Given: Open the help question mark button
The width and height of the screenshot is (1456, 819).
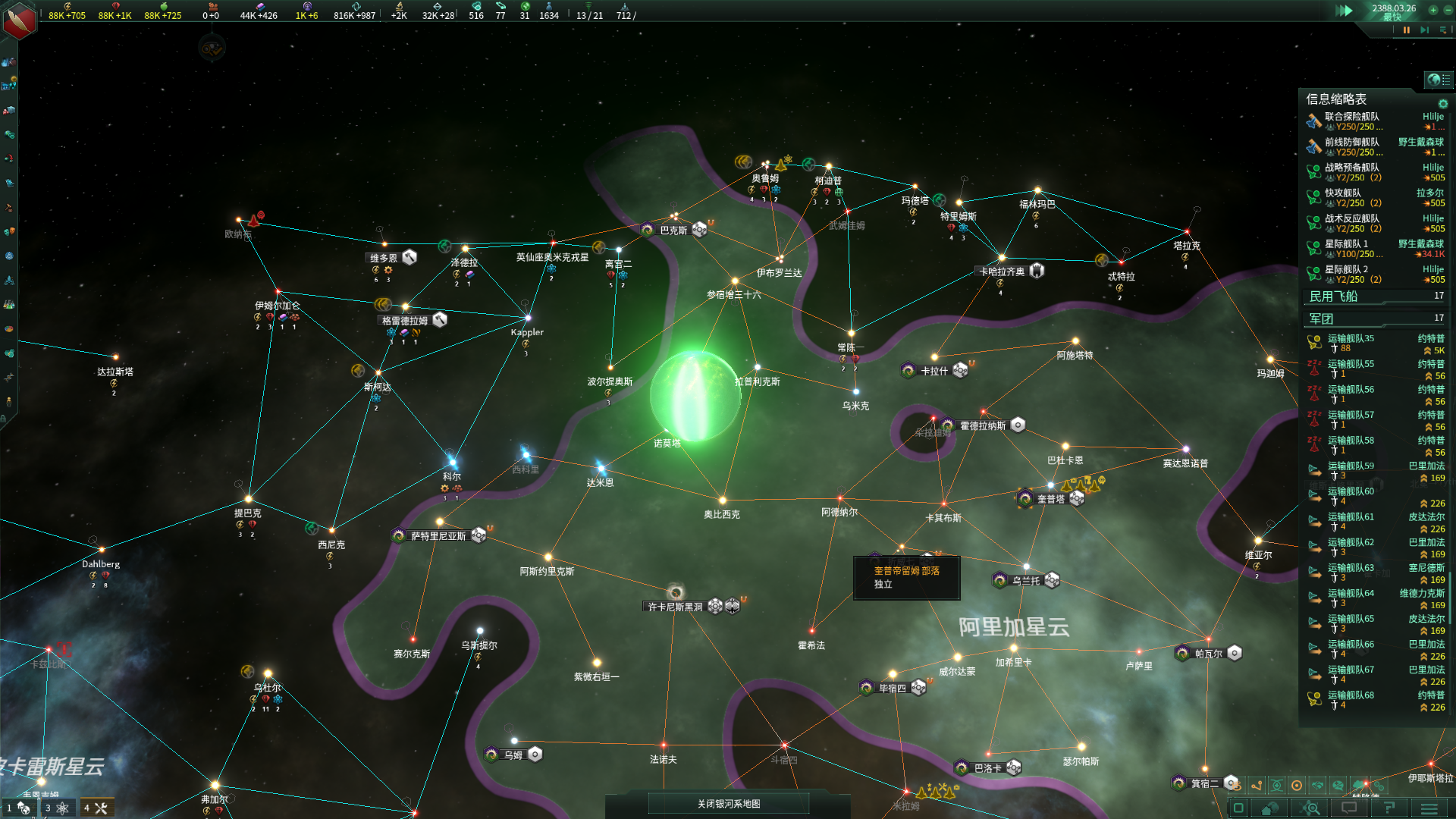Looking at the screenshot, I should (x=1389, y=808).
